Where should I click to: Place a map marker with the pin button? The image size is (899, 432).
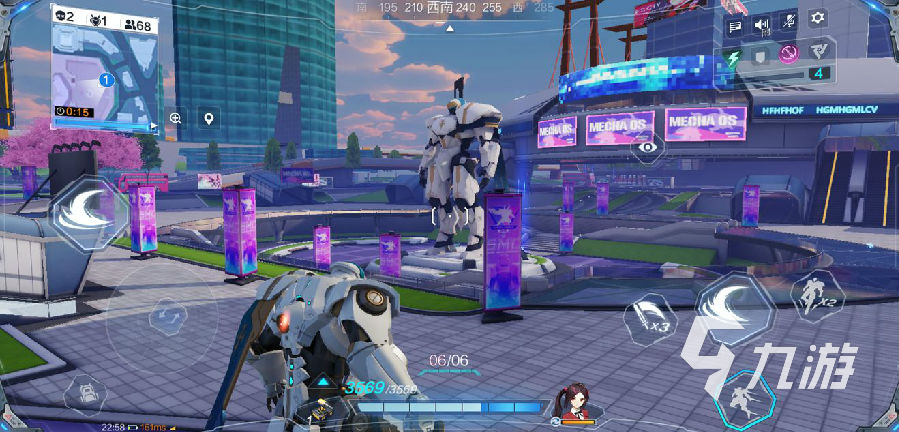(x=208, y=118)
